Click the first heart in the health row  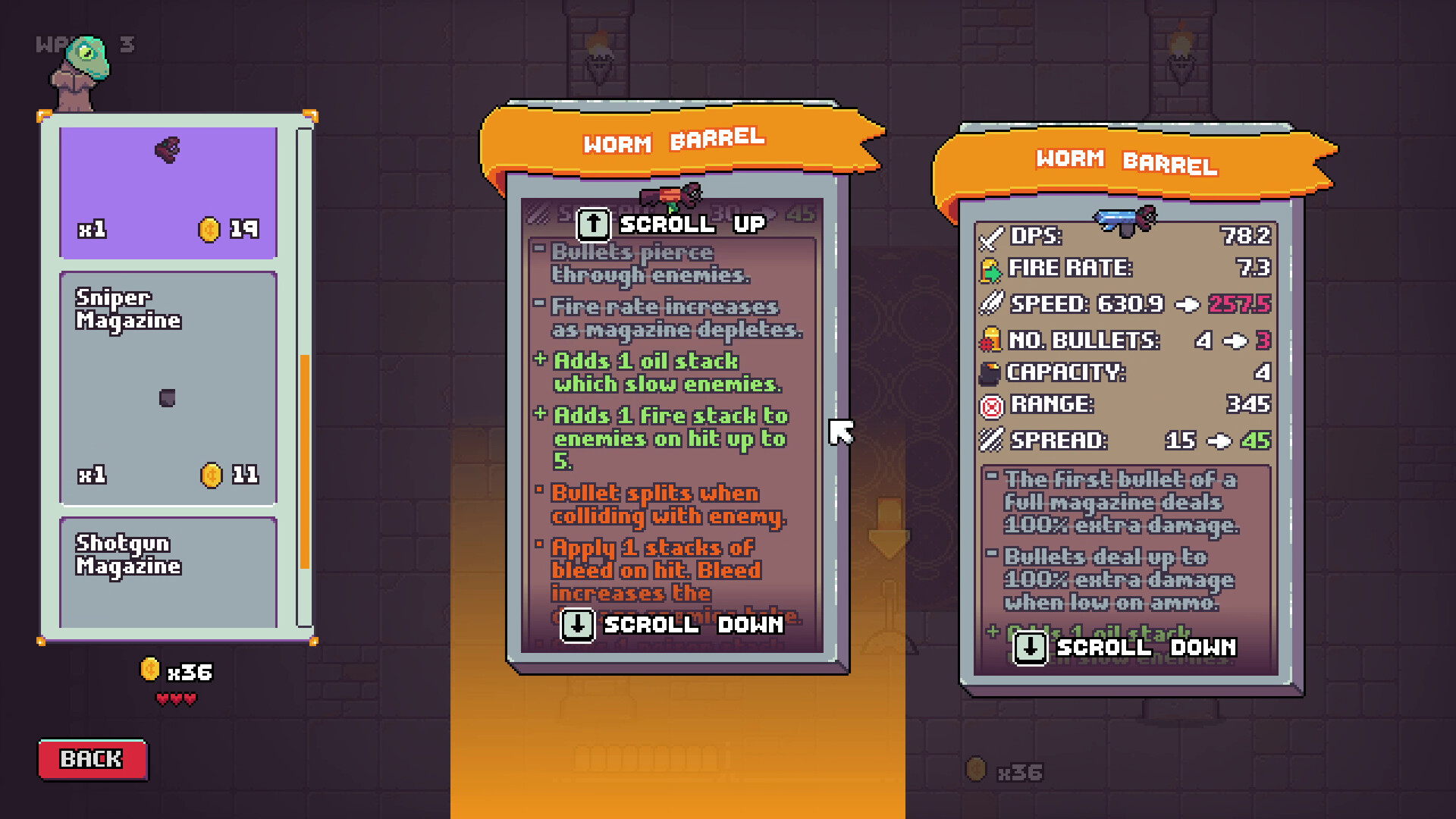point(162,698)
